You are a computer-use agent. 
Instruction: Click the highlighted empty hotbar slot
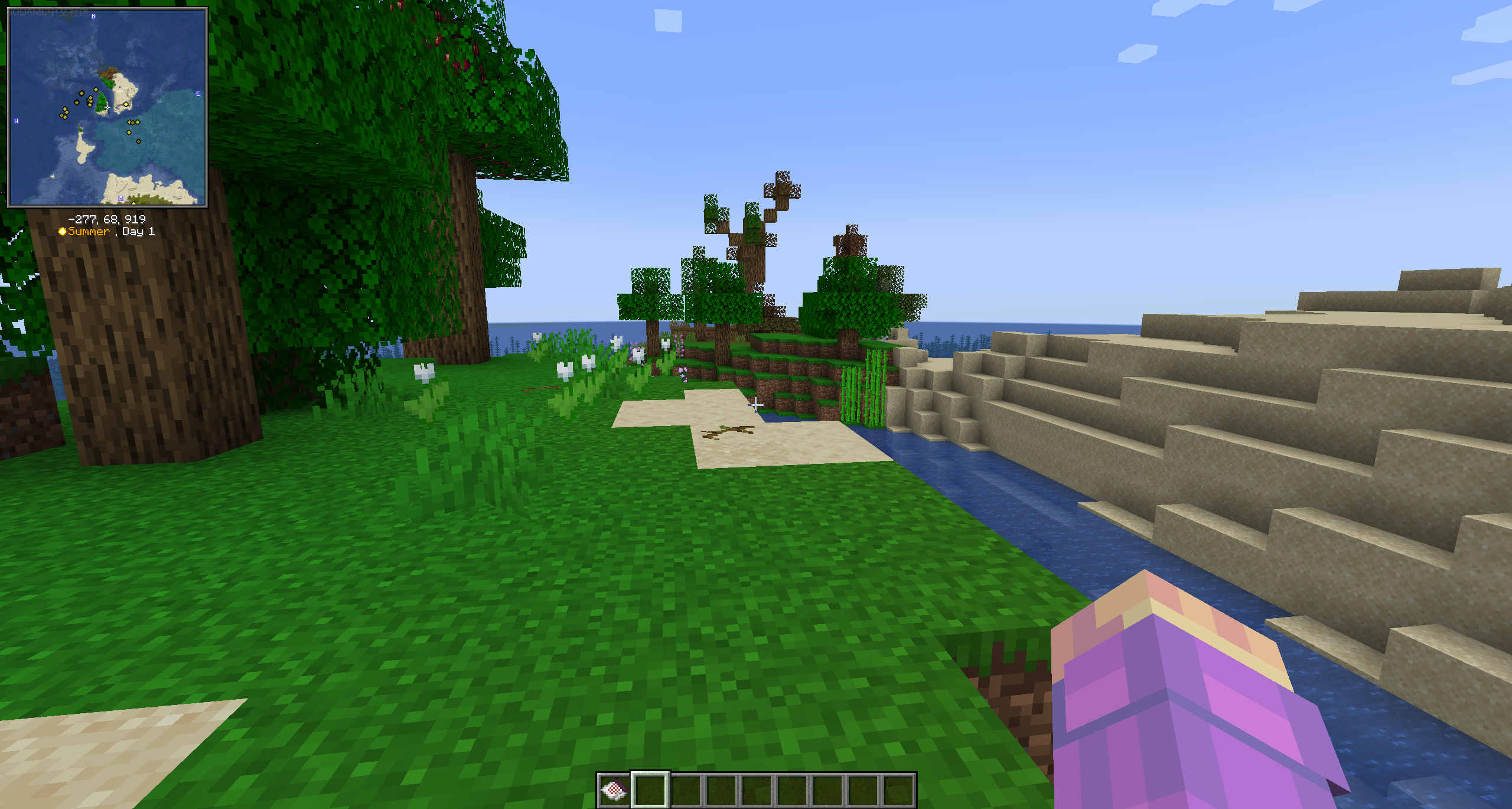coord(650,789)
